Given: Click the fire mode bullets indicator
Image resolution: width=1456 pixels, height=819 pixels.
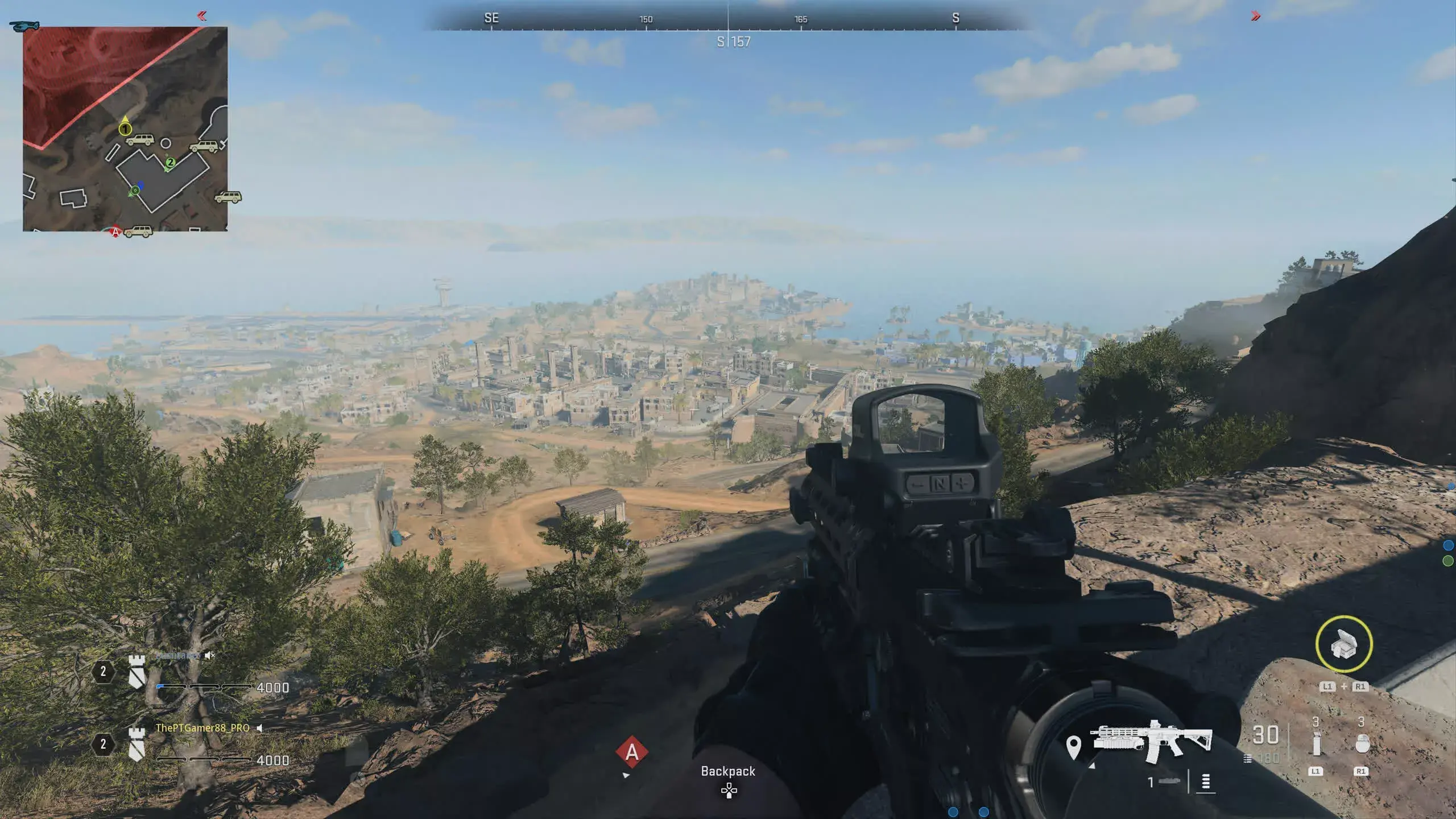Looking at the screenshot, I should click(x=1205, y=783).
